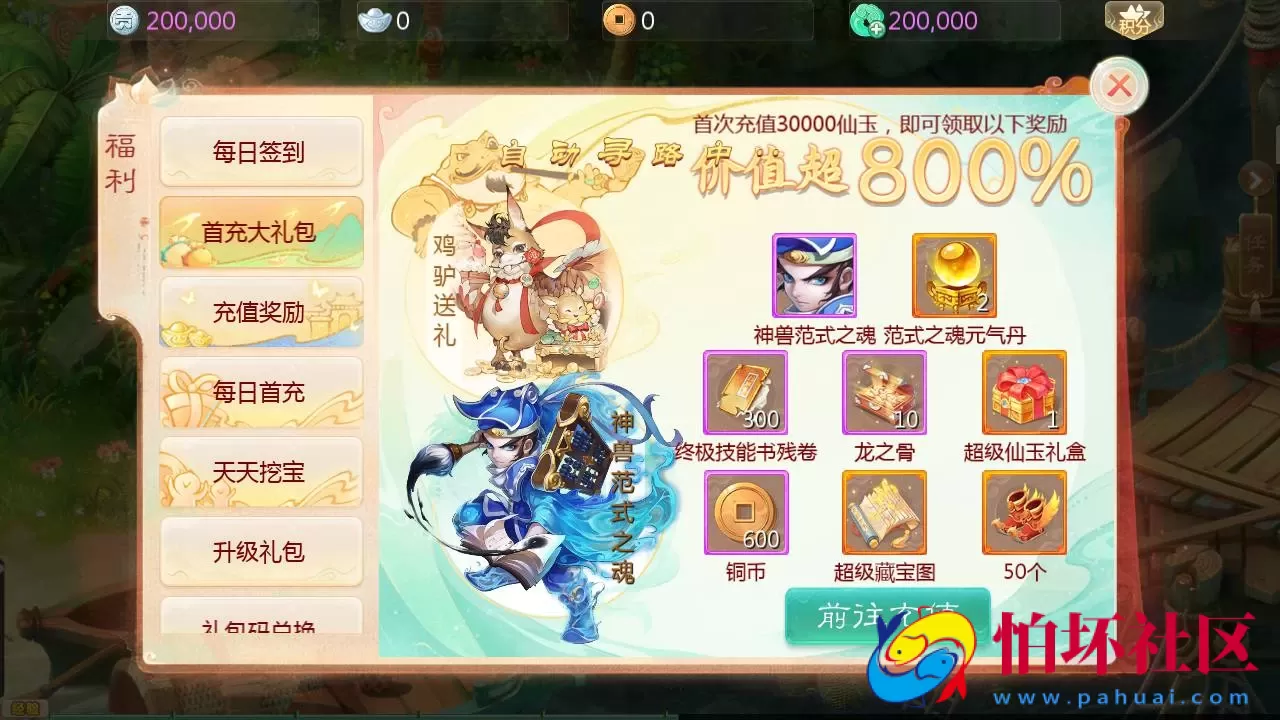Click the red 50个 item icon
The width and height of the screenshot is (1280, 720).
click(1023, 512)
